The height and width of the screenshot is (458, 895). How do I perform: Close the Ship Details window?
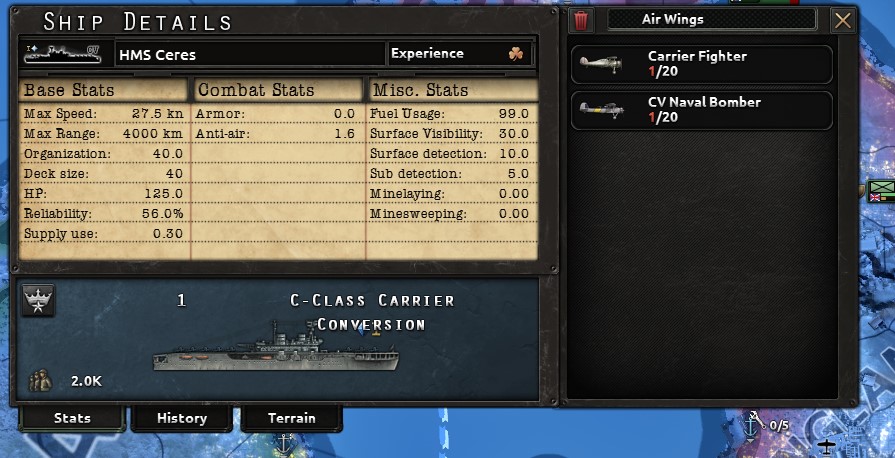(843, 20)
